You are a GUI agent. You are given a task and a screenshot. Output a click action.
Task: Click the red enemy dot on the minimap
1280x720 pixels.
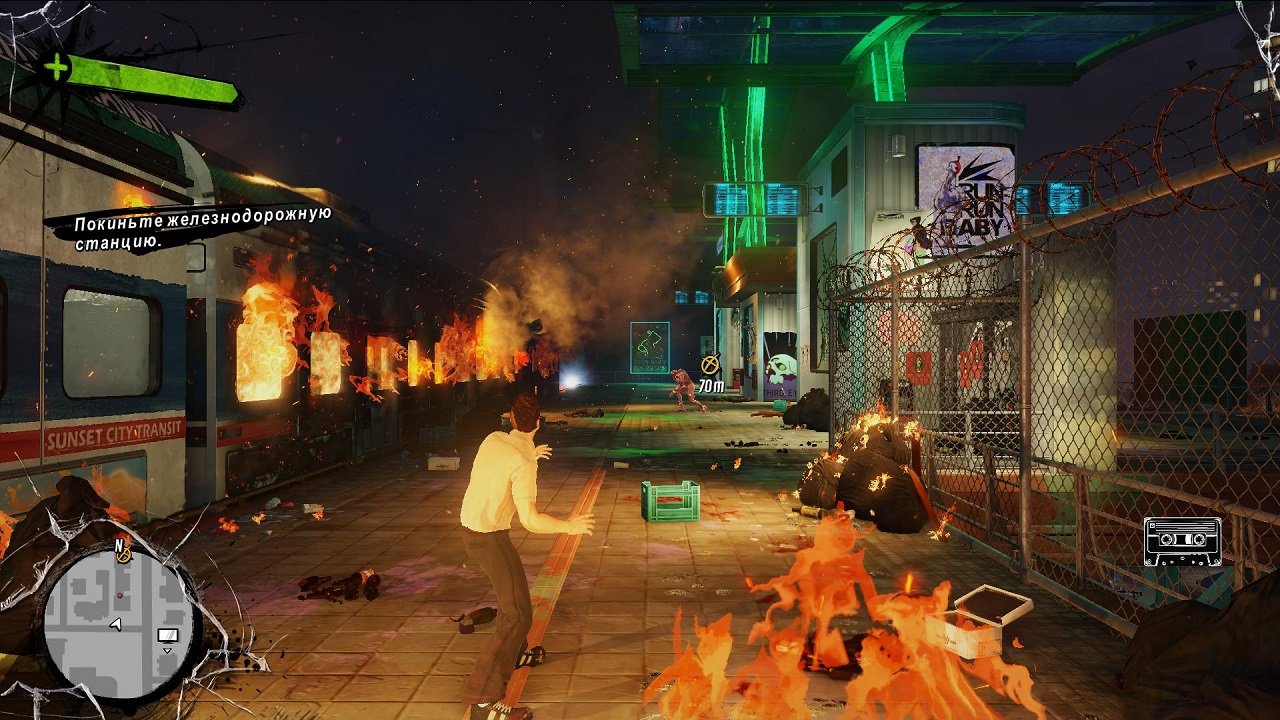coord(120,595)
